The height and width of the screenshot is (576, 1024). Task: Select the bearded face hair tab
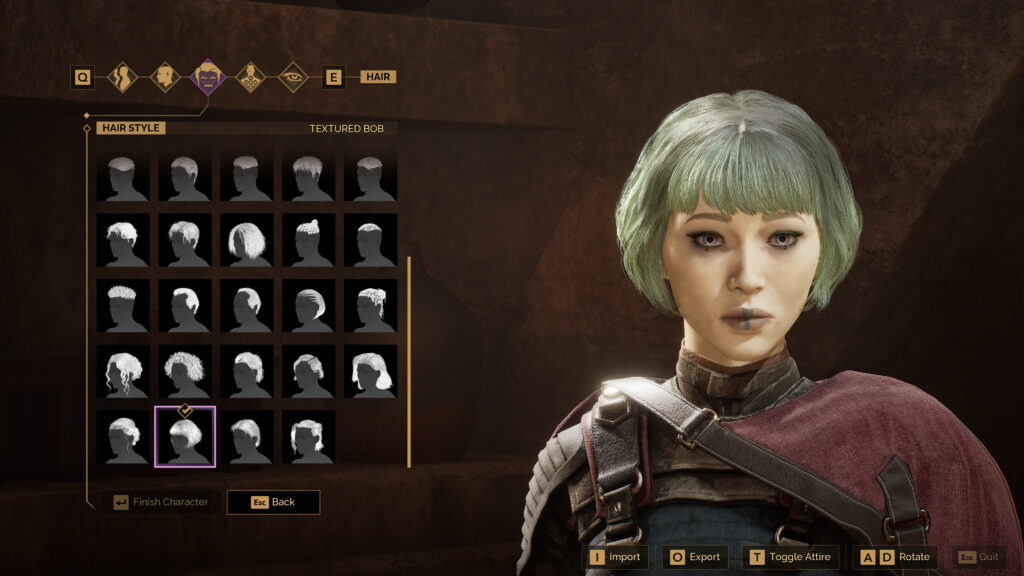pos(208,77)
